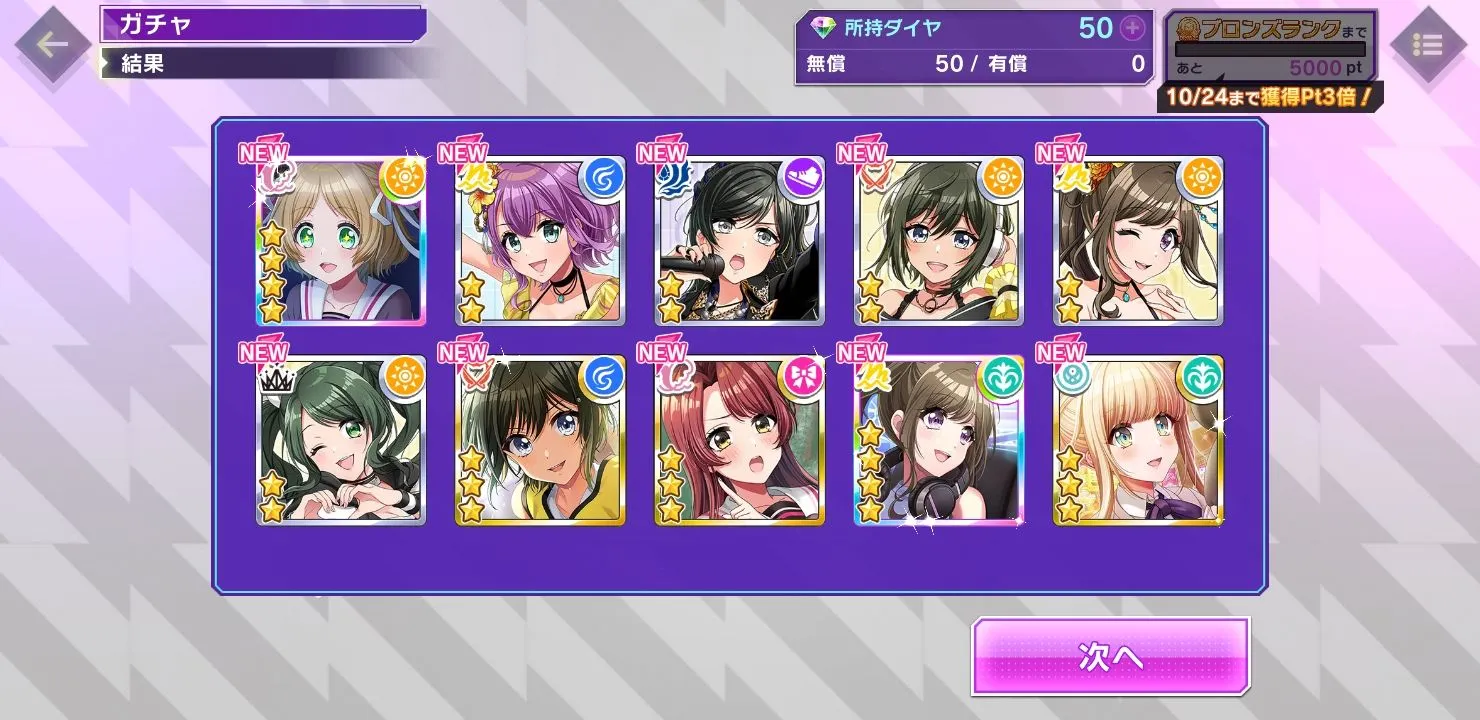Select the blonde short-haired girl four-star card

pos(340,241)
